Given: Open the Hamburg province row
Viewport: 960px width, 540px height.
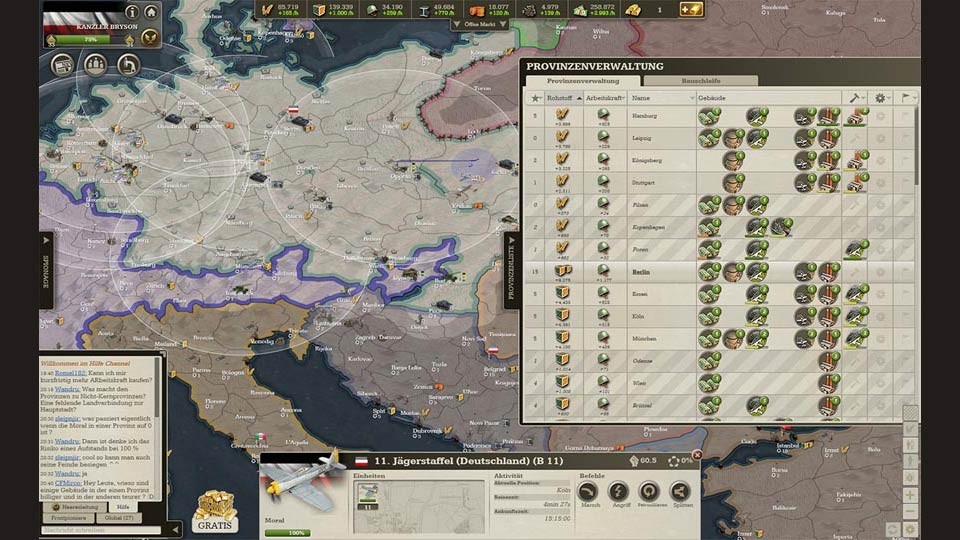Looking at the screenshot, I should tap(645, 115).
